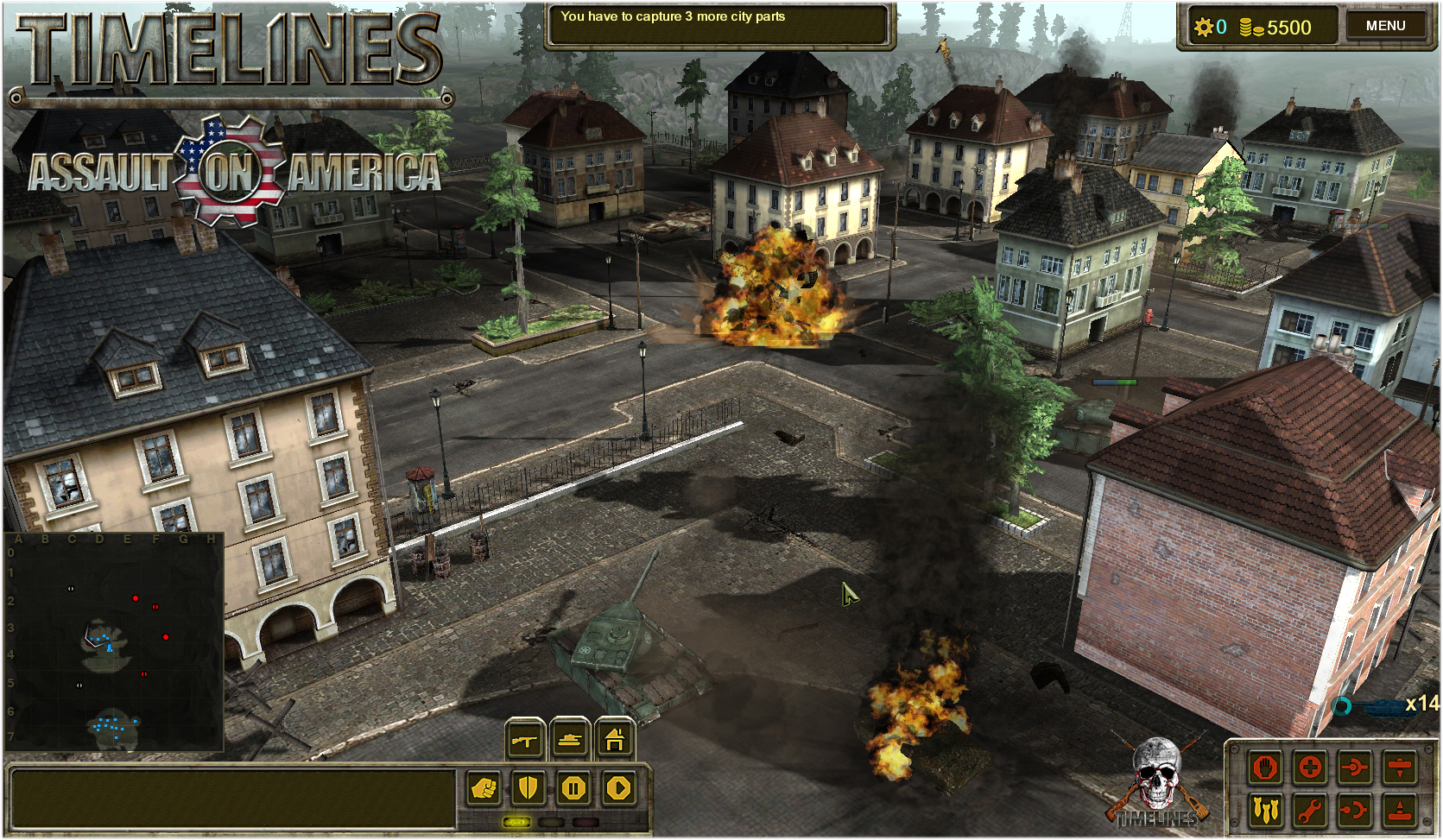Activate the shield defend stance icon
1443x840 pixels.
pos(527,787)
